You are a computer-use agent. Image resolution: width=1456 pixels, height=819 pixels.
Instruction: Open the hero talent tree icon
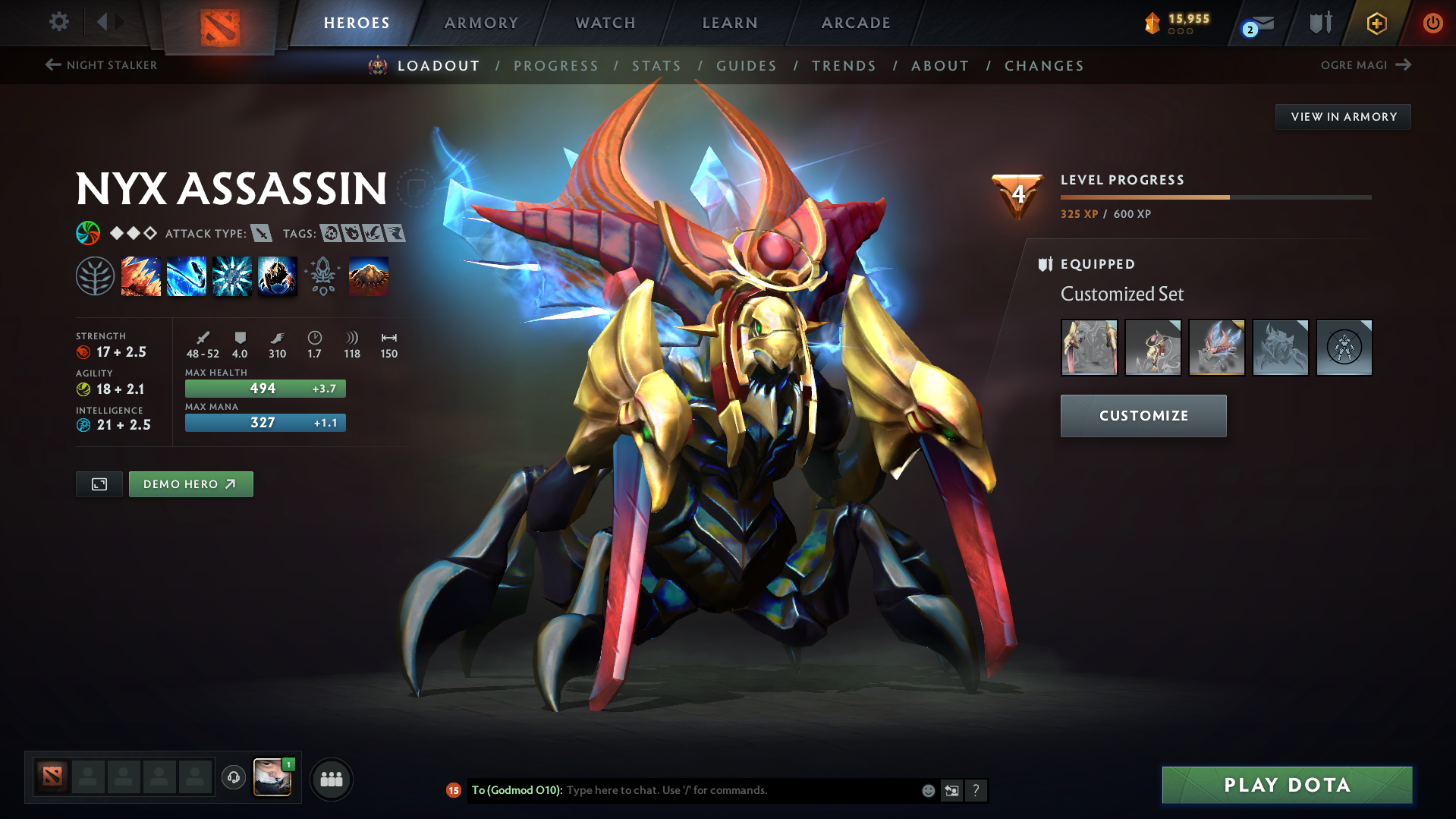(95, 276)
